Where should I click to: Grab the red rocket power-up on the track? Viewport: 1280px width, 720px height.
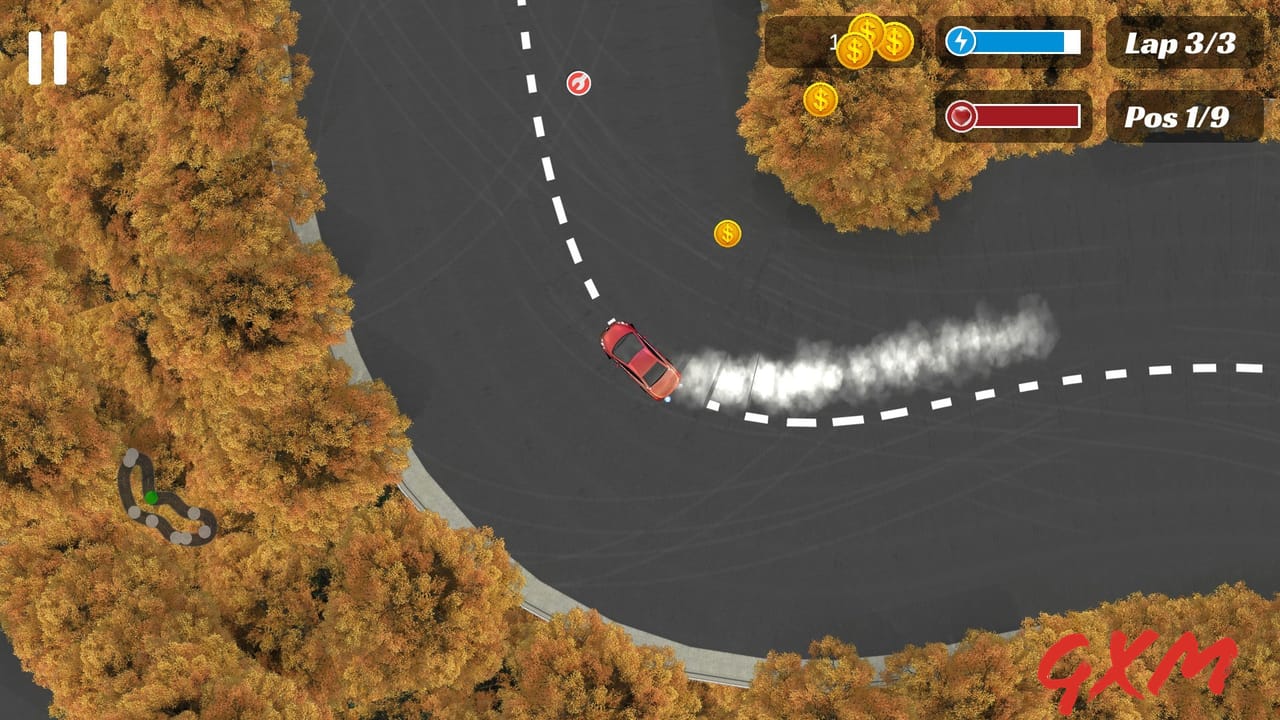pyautogui.click(x=578, y=81)
